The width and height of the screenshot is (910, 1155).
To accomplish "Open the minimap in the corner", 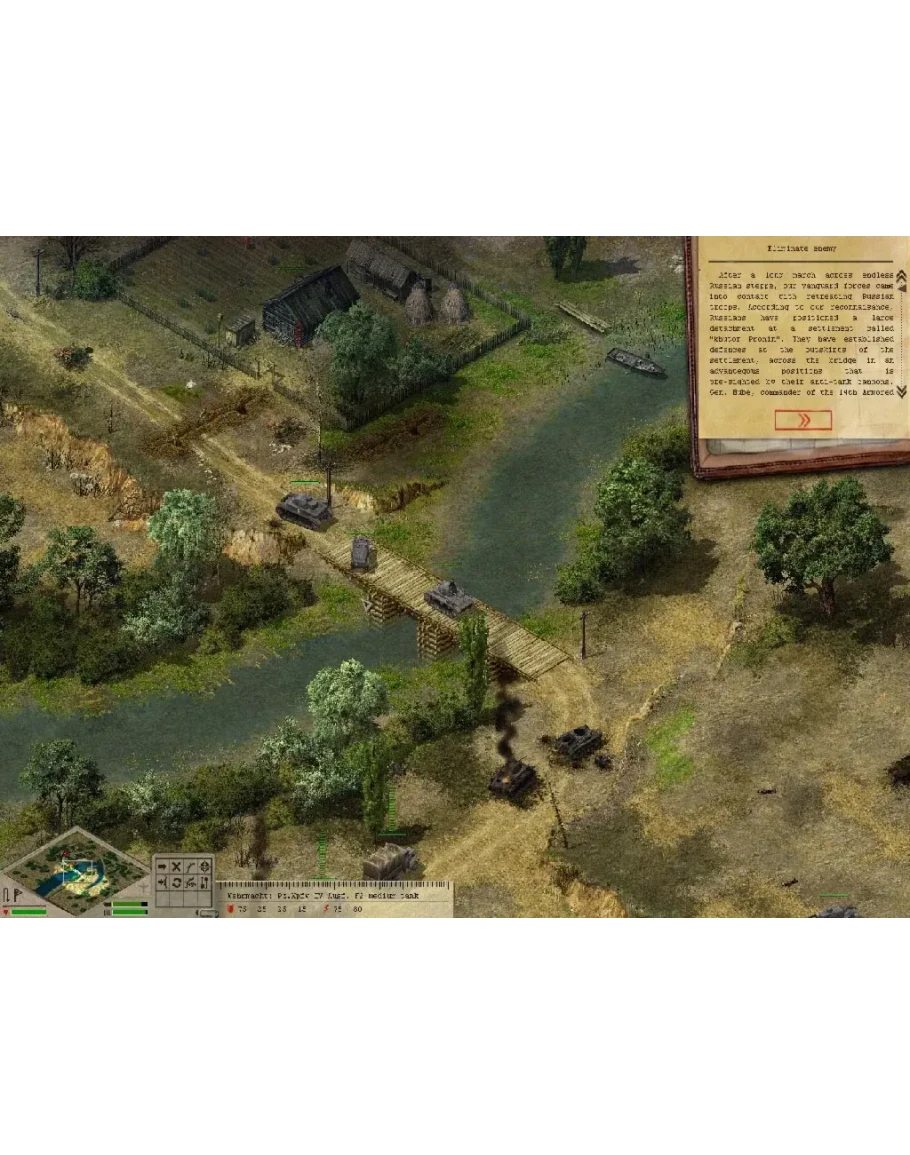I will (x=74, y=870).
